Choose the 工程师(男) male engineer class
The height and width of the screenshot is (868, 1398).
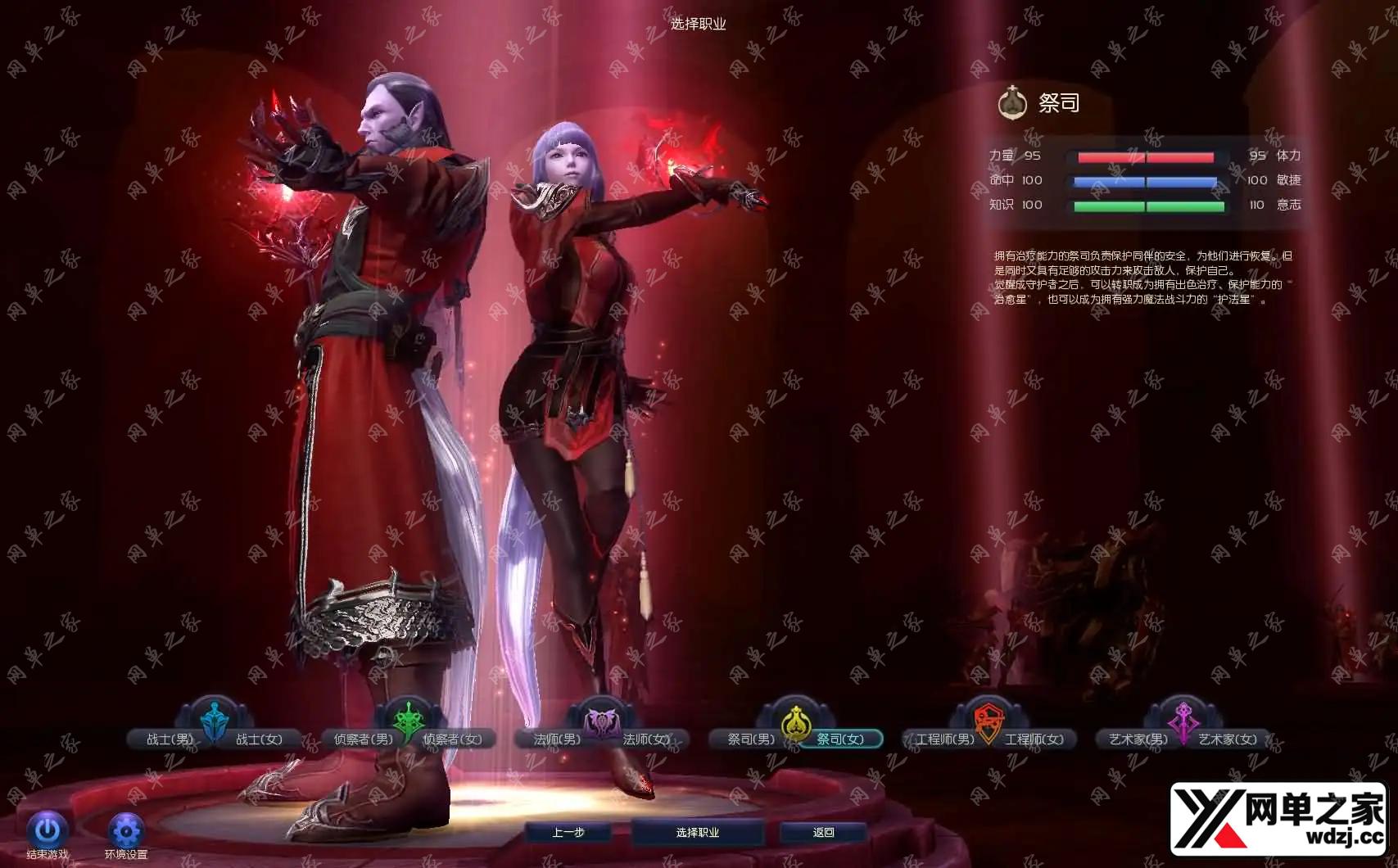point(944,739)
